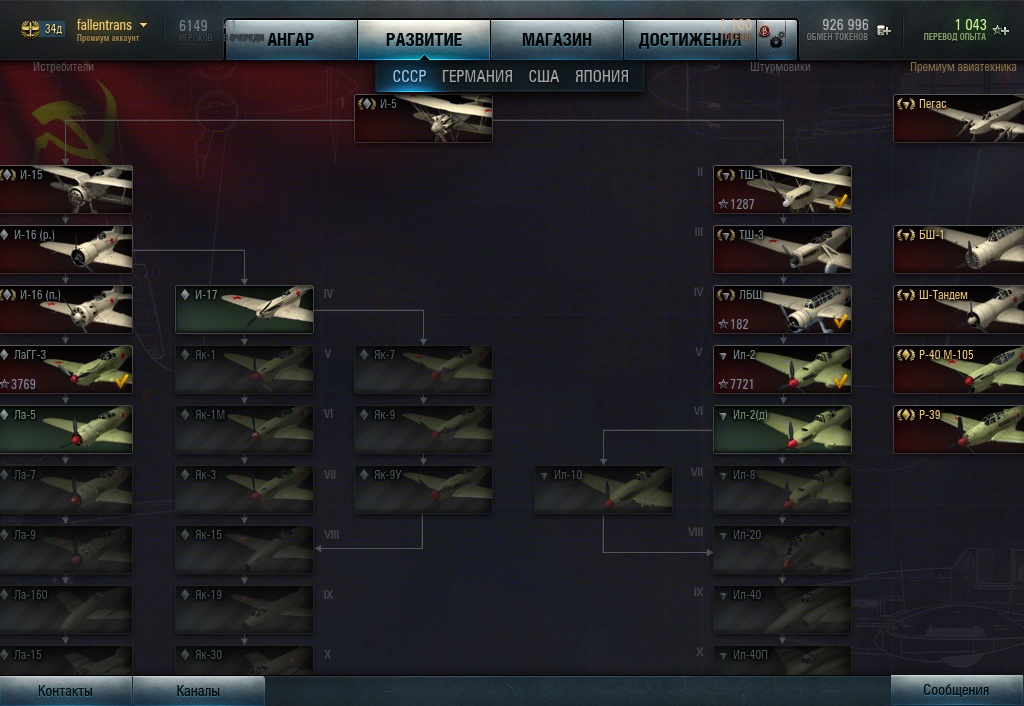Open the Контакты panel
The width and height of the screenshot is (1024, 706).
pyautogui.click(x=65, y=690)
